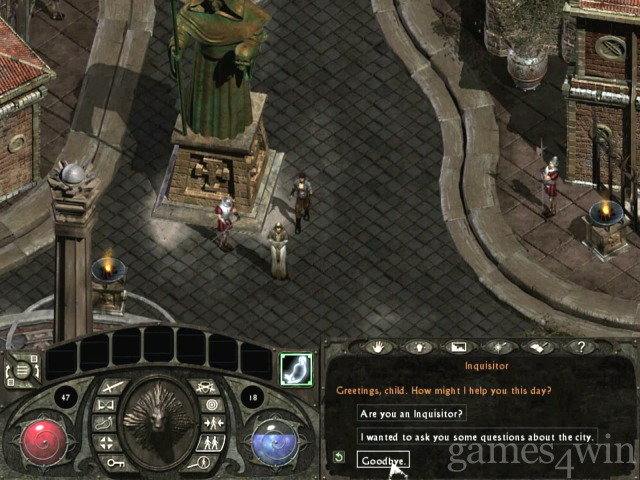The image size is (640, 480).
Task: Open the hand icon tab
Action: pyautogui.click(x=379, y=347)
